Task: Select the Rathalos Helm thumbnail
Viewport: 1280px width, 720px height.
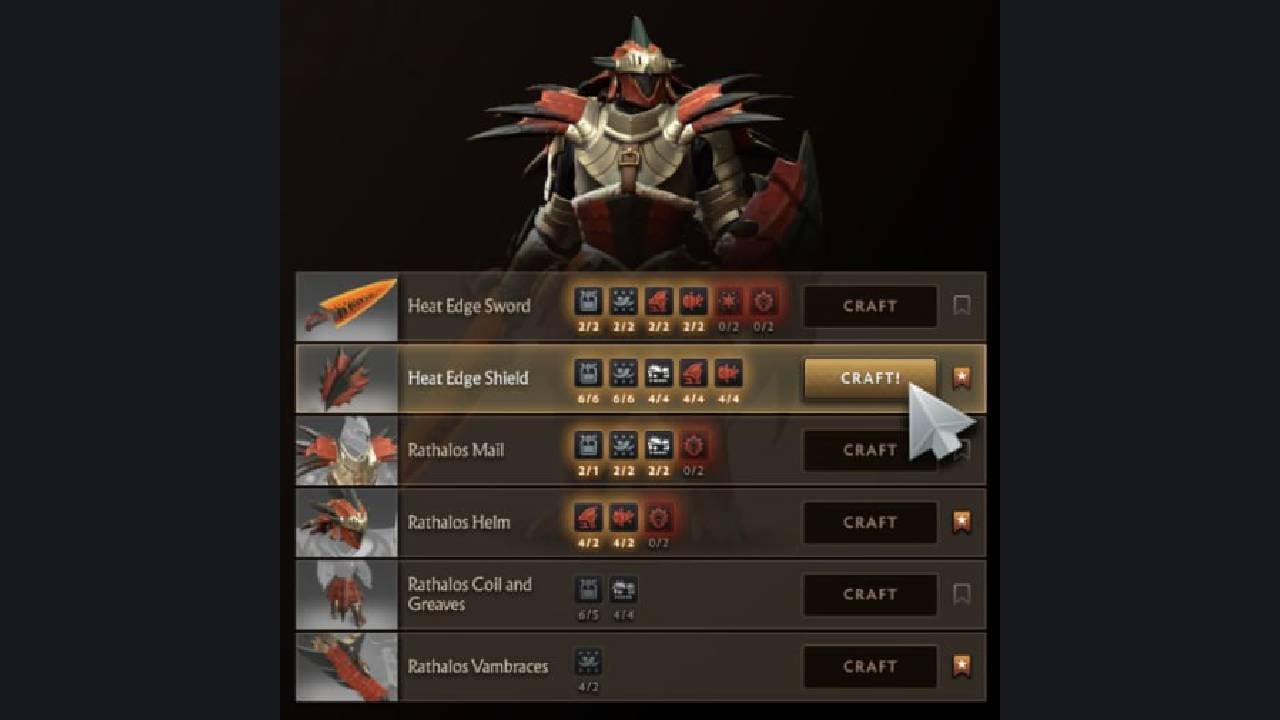Action: 347,522
